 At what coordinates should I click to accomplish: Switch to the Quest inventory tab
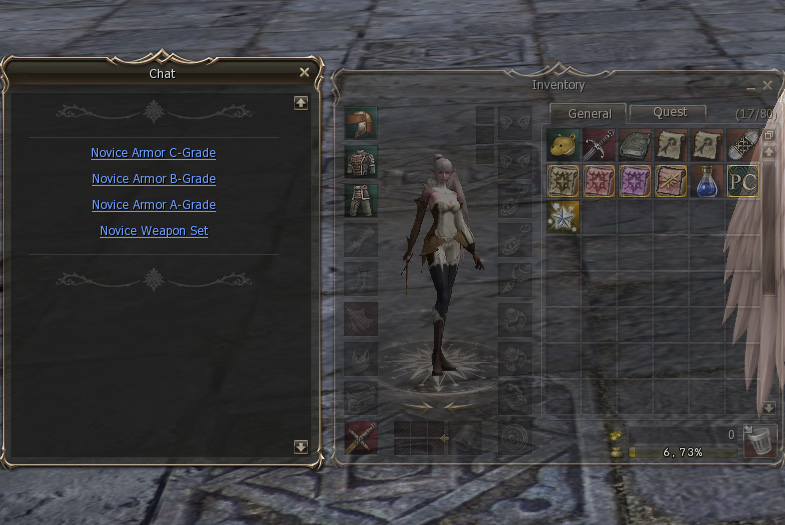pos(669,112)
